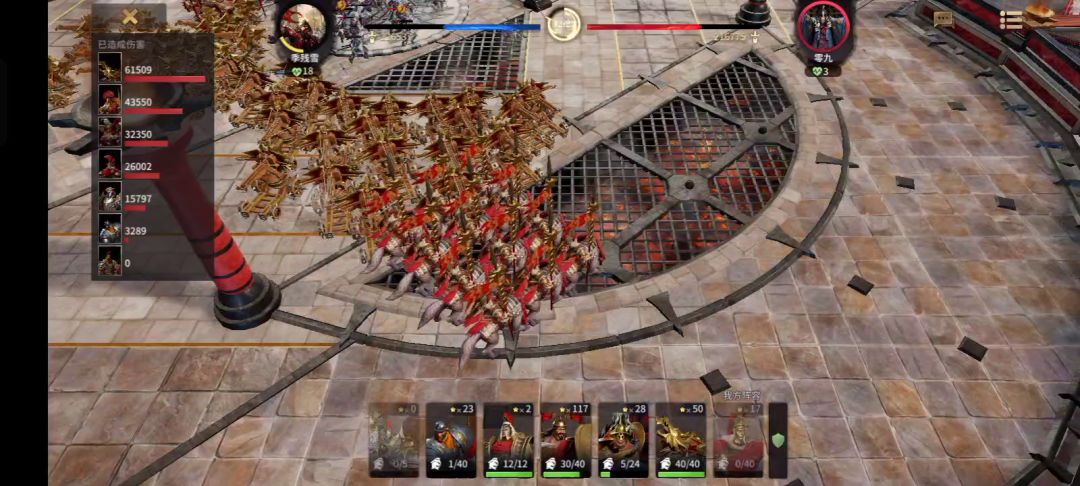1080x486 pixels.
Task: Select the faded unit card showing 0/40
Action: coord(738,440)
